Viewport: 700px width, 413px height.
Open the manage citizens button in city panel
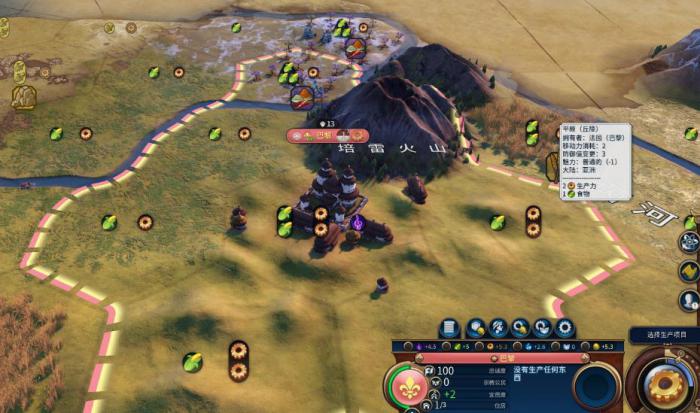pos(498,328)
